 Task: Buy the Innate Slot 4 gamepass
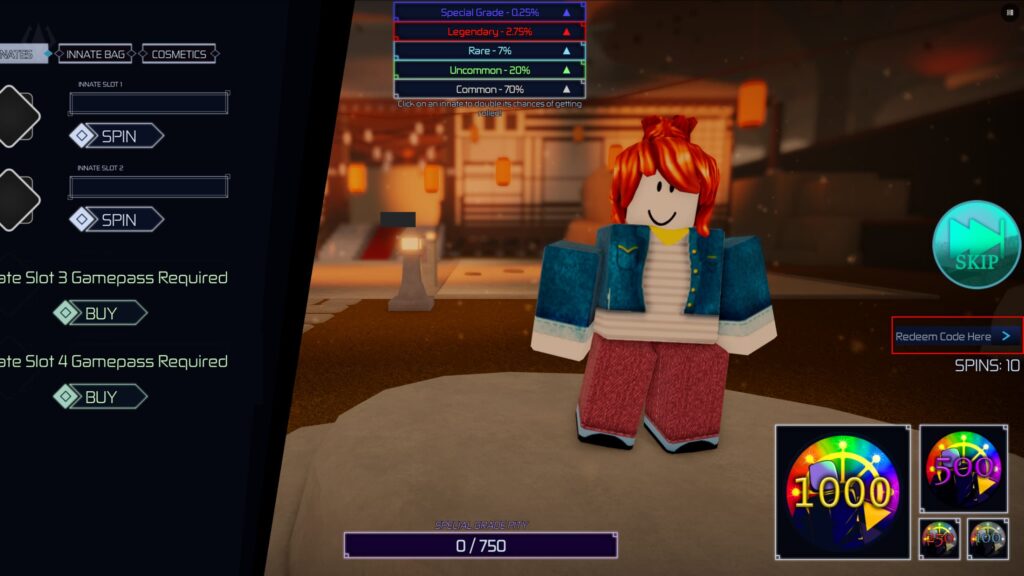point(100,397)
